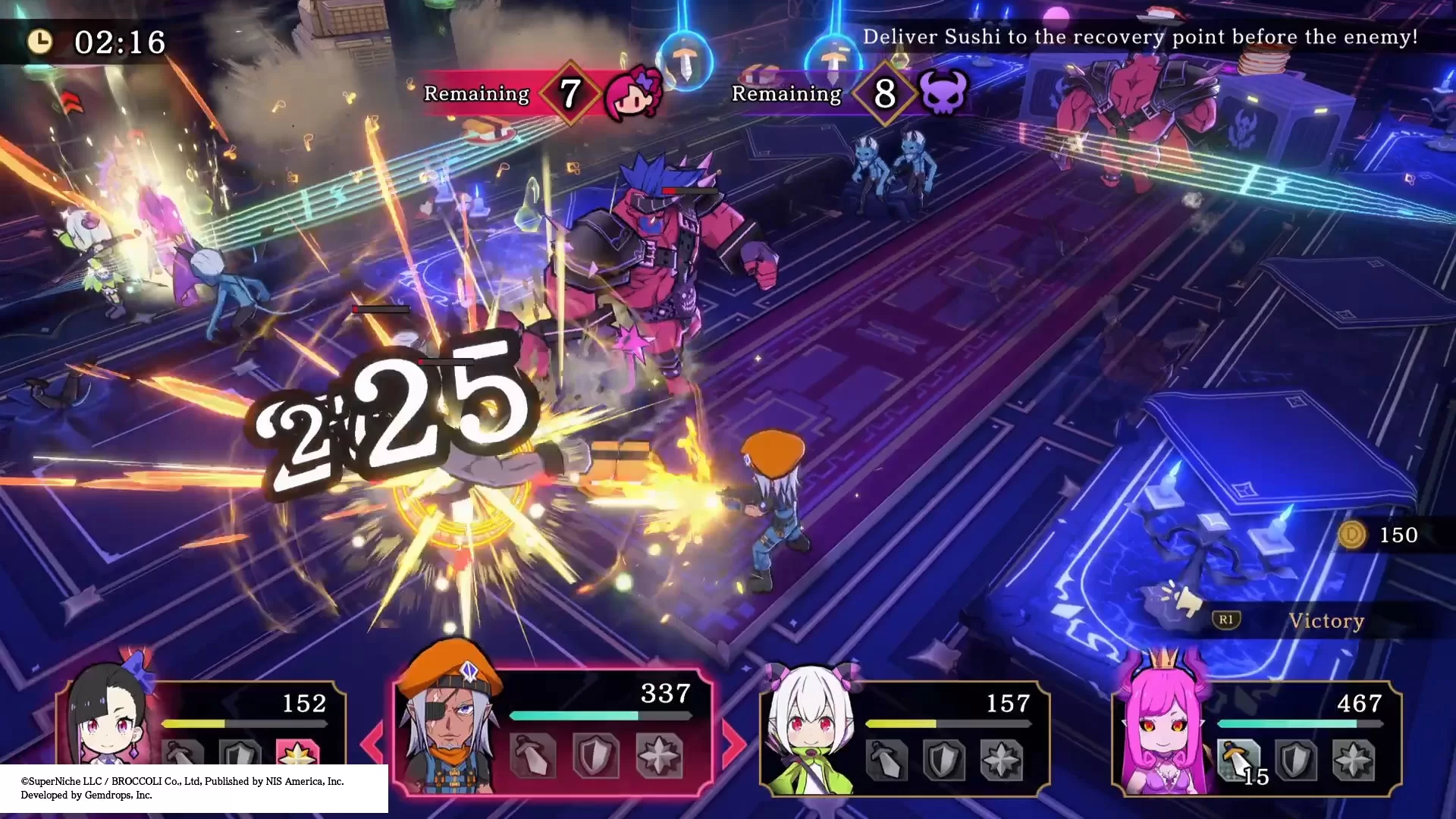1456x819 pixels.
Task: Click the gold coin currency icon
Action: click(1351, 535)
